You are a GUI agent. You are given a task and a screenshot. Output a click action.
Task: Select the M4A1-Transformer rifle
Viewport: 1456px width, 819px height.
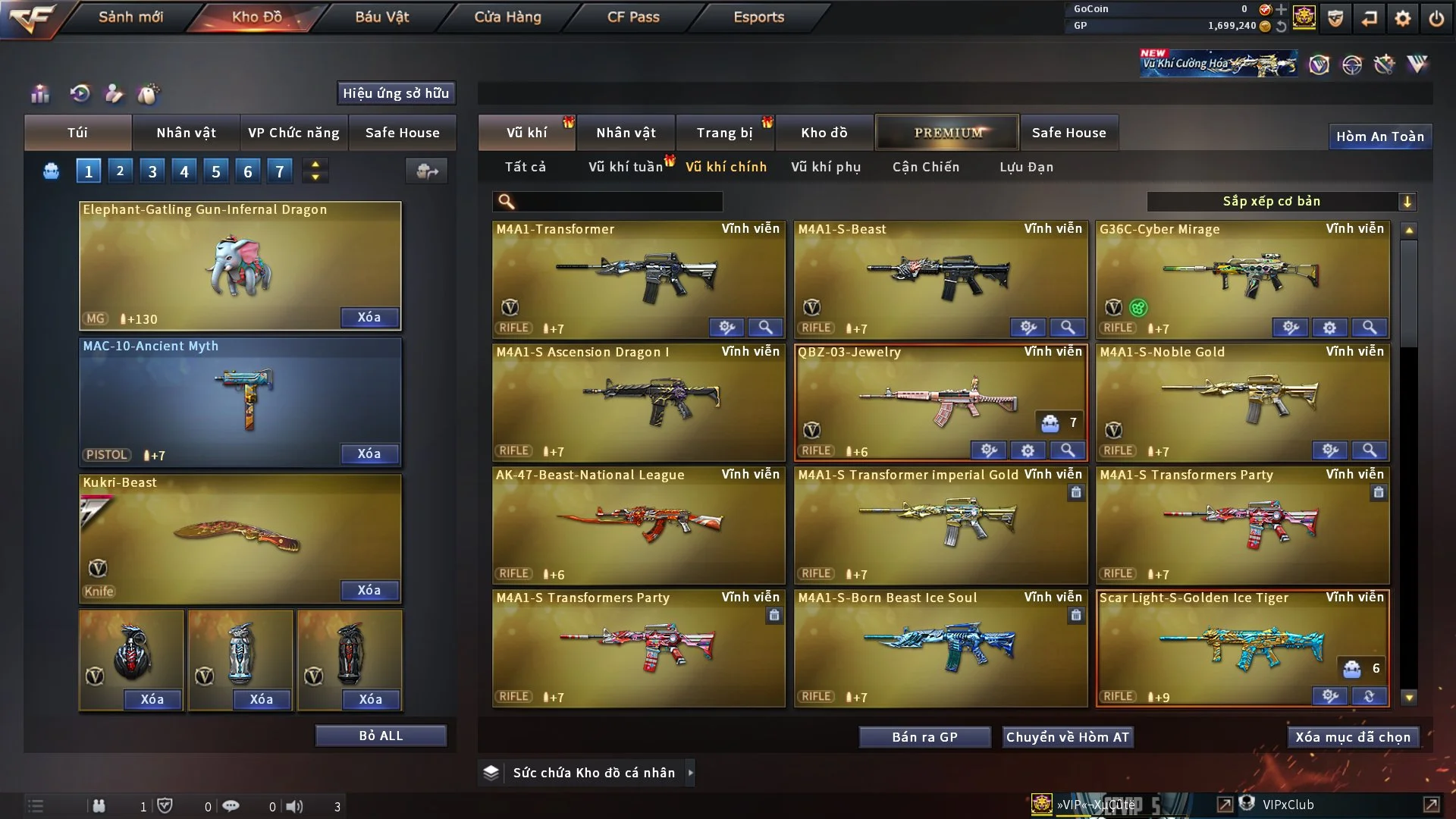638,278
